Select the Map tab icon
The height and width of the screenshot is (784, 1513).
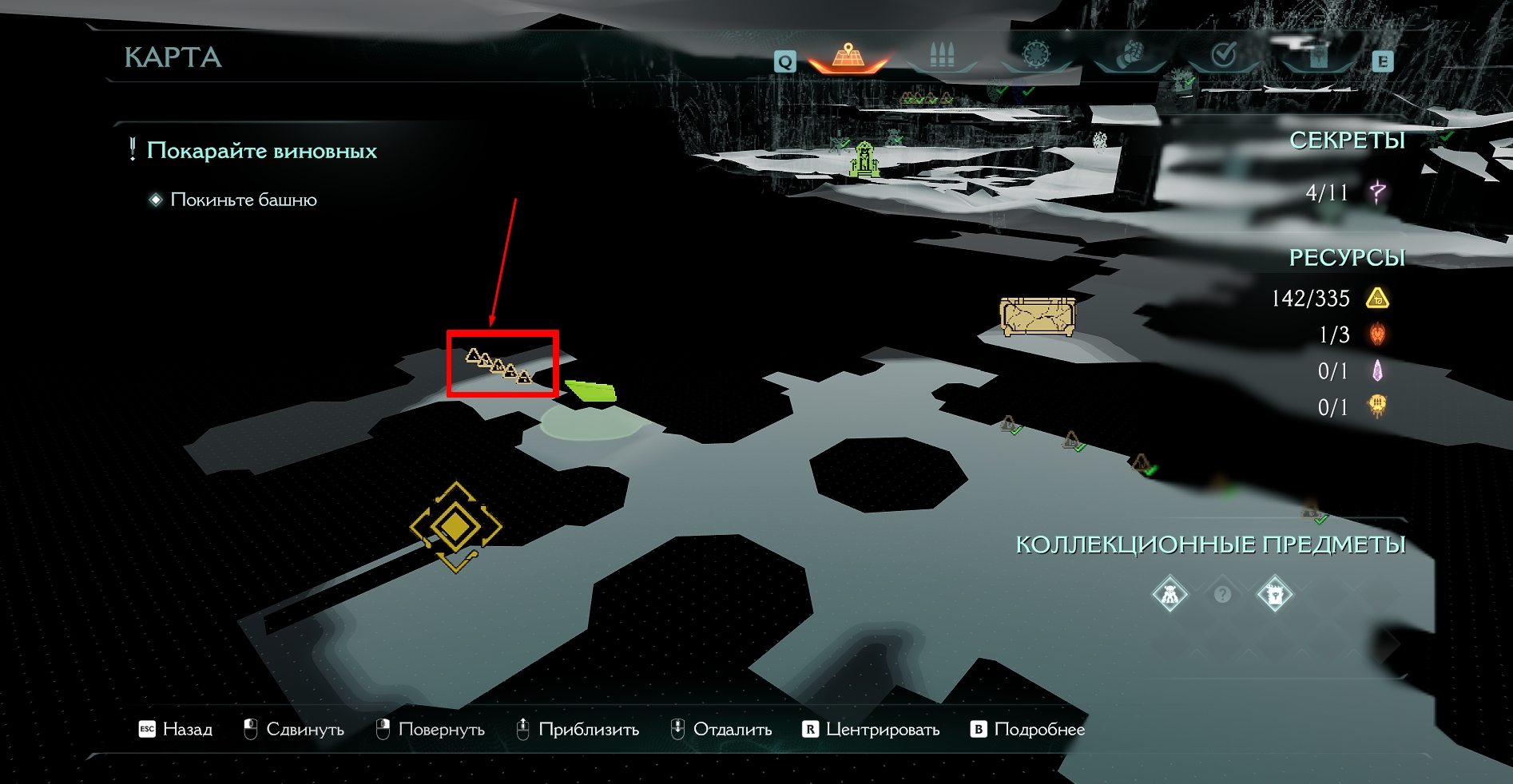coord(848,57)
